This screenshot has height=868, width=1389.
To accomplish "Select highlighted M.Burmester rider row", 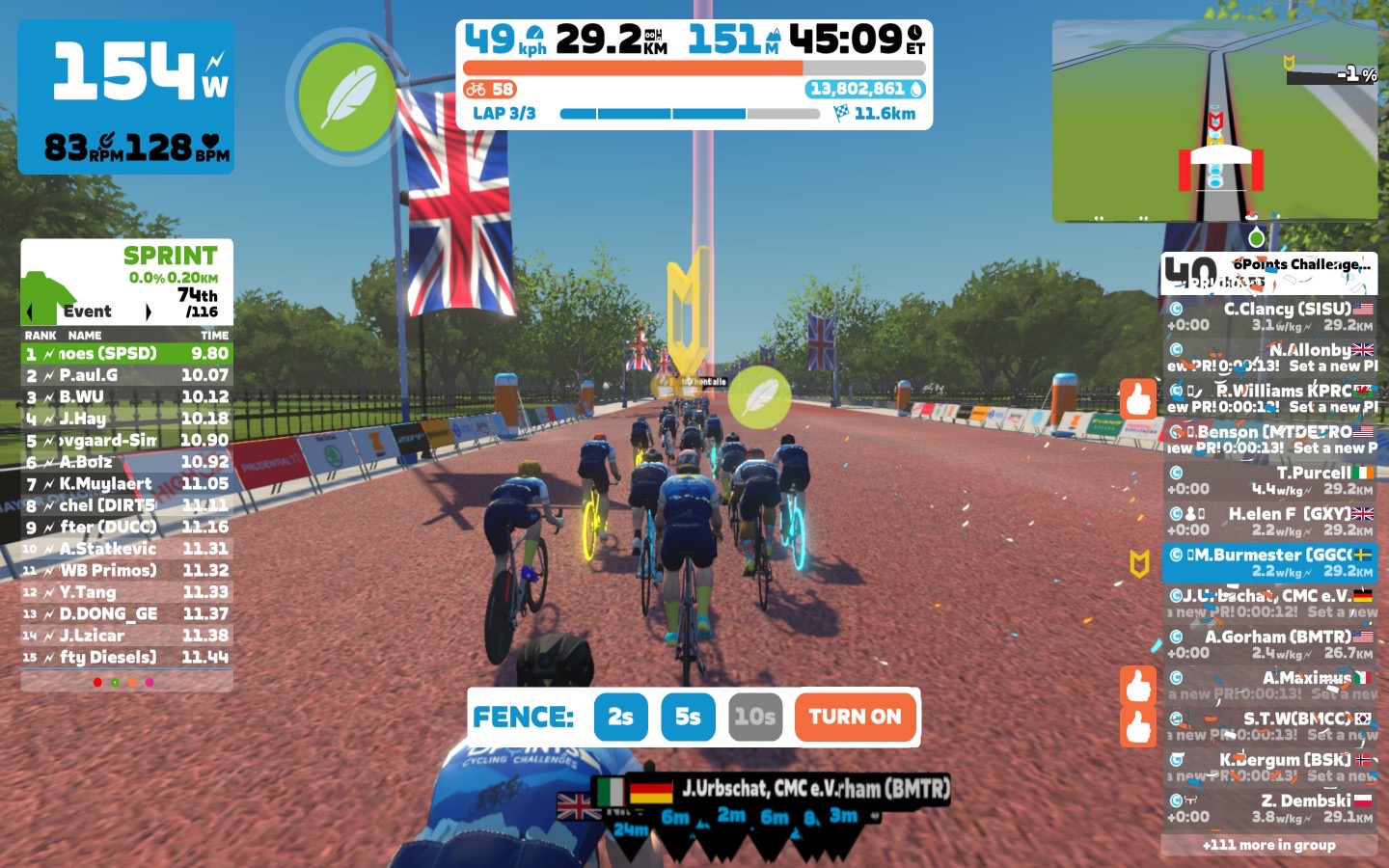I will tap(1269, 562).
